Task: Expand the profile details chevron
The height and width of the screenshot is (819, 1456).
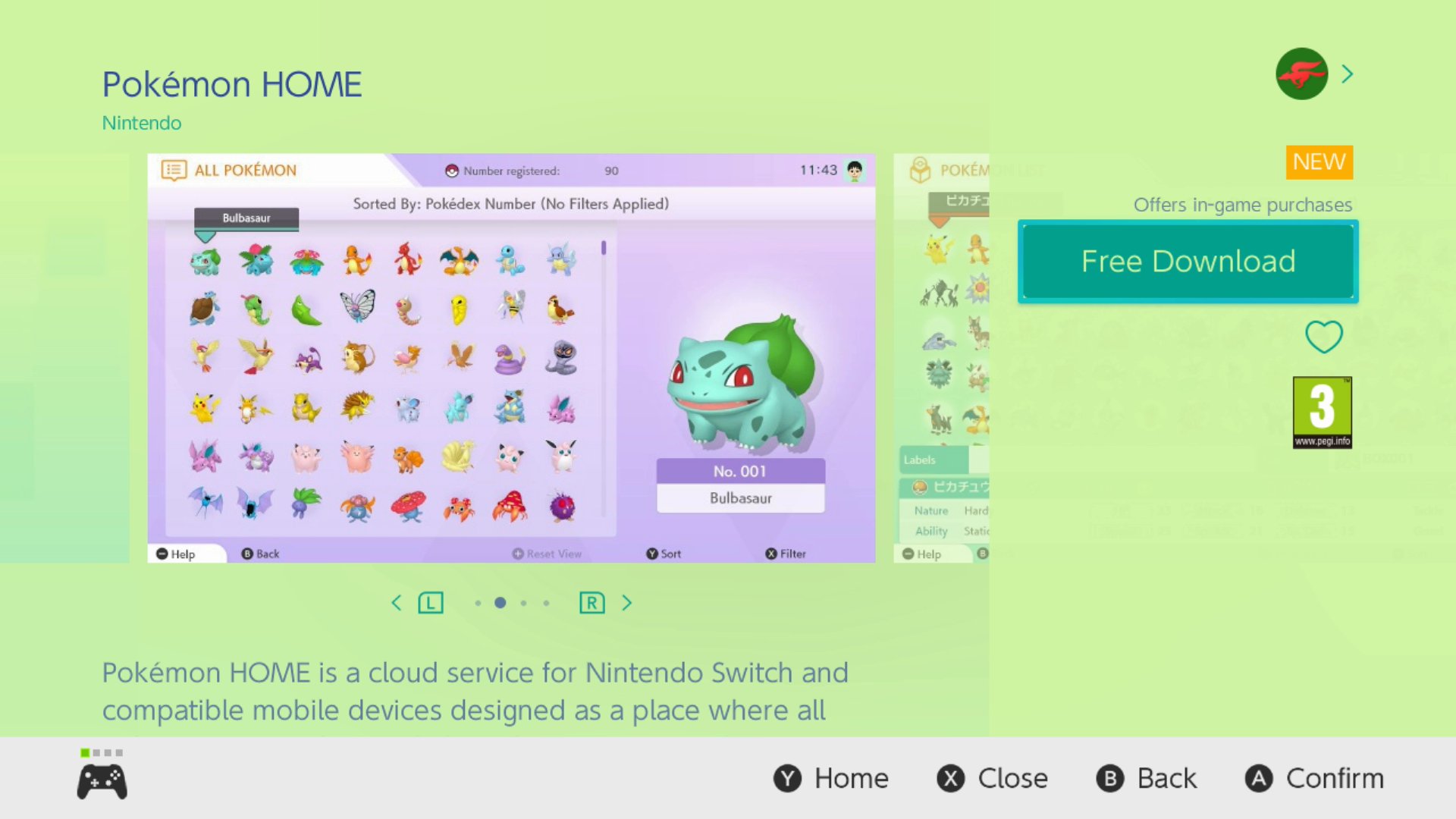Action: (1348, 73)
